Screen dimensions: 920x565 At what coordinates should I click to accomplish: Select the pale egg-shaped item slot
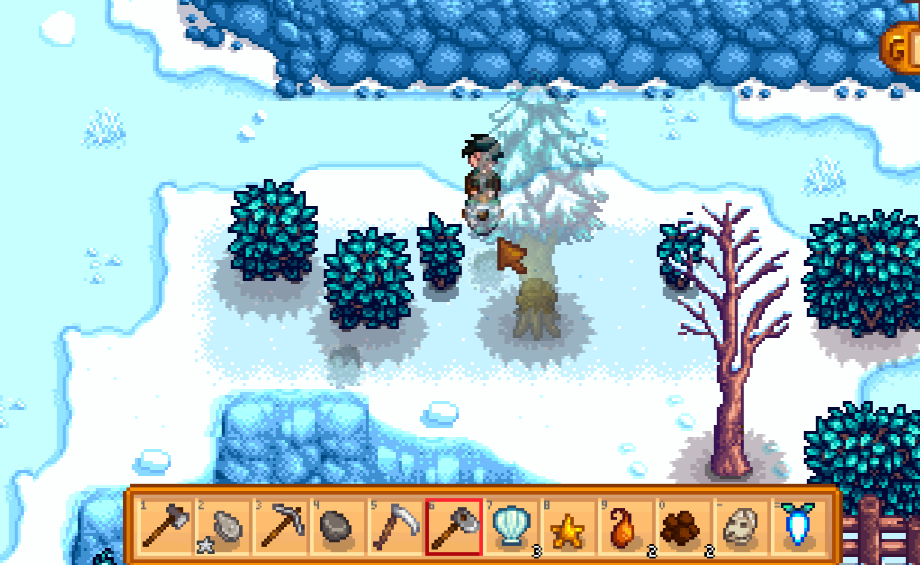(x=740, y=525)
